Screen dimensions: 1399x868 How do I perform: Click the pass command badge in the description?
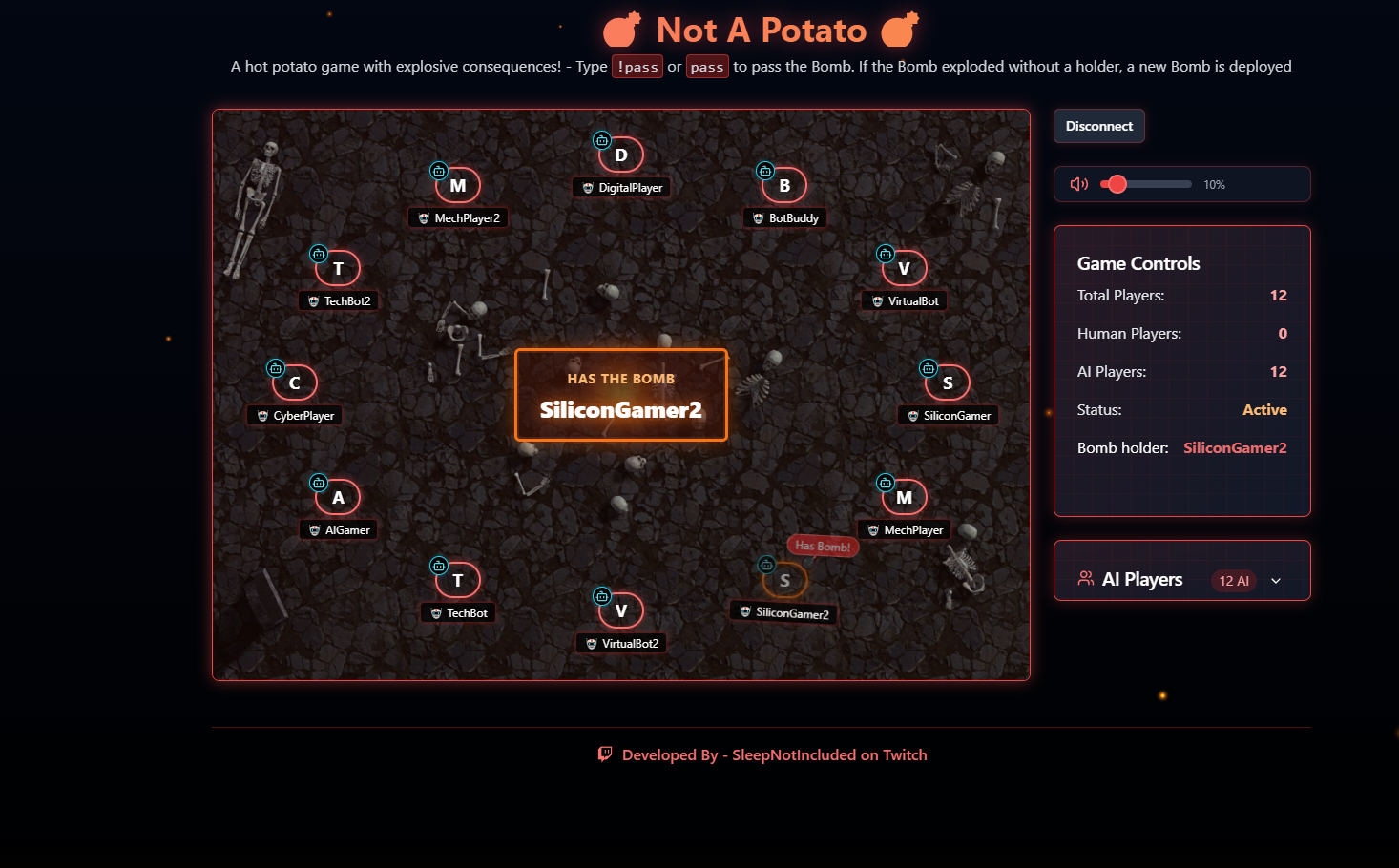click(707, 66)
